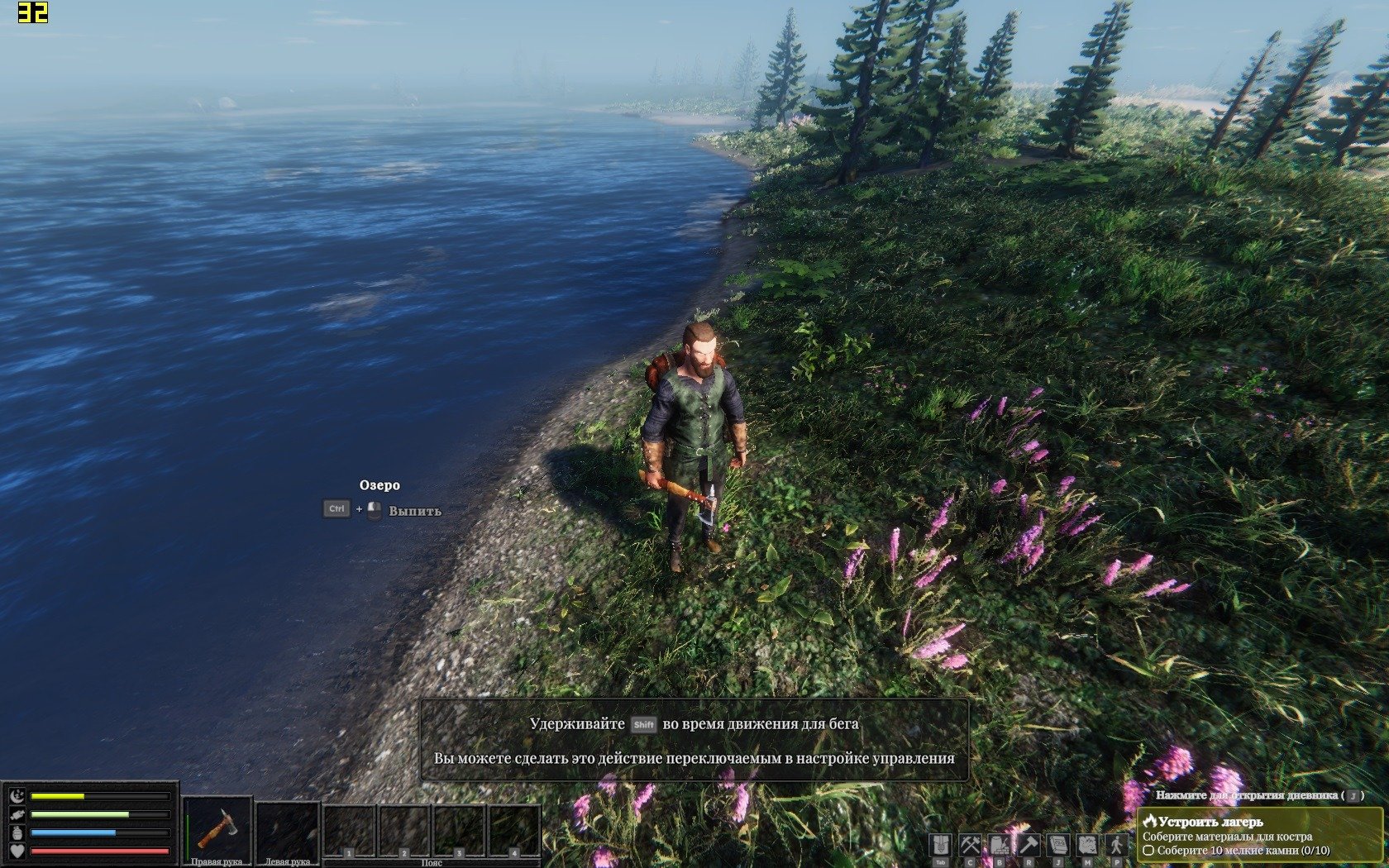Click the hammer tool icon
Screen dimensions: 1389x868
pyautogui.click(x=1029, y=845)
